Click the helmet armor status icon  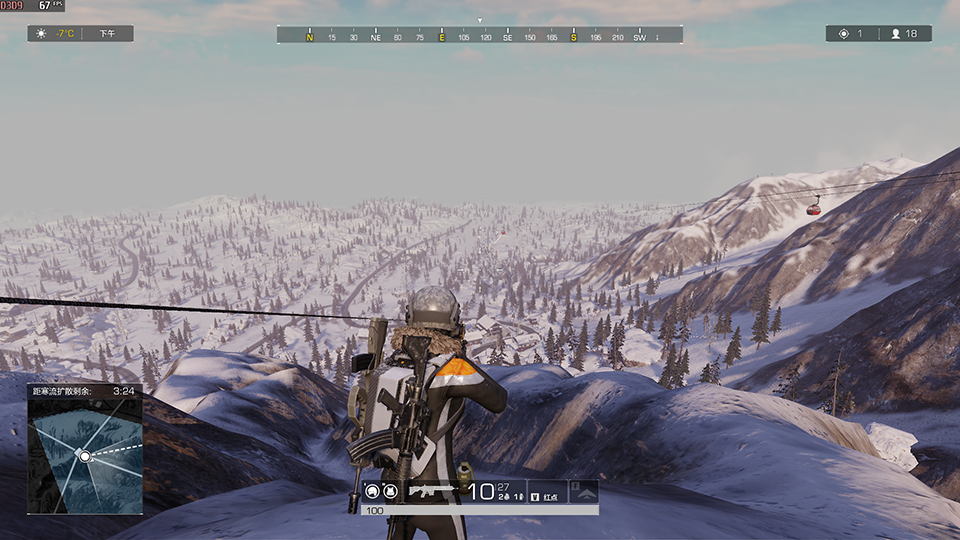click(373, 491)
